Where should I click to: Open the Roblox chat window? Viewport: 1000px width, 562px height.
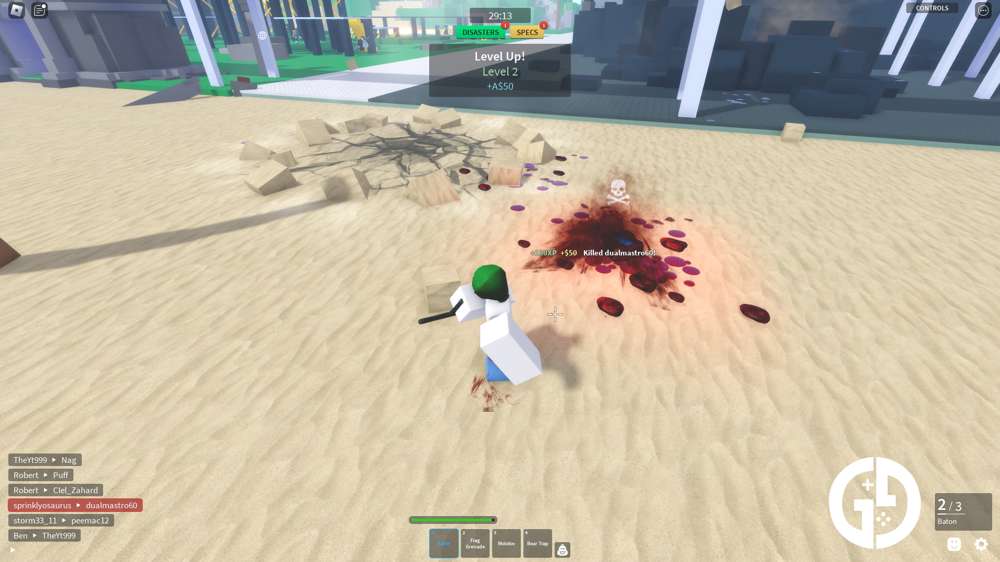(x=40, y=10)
